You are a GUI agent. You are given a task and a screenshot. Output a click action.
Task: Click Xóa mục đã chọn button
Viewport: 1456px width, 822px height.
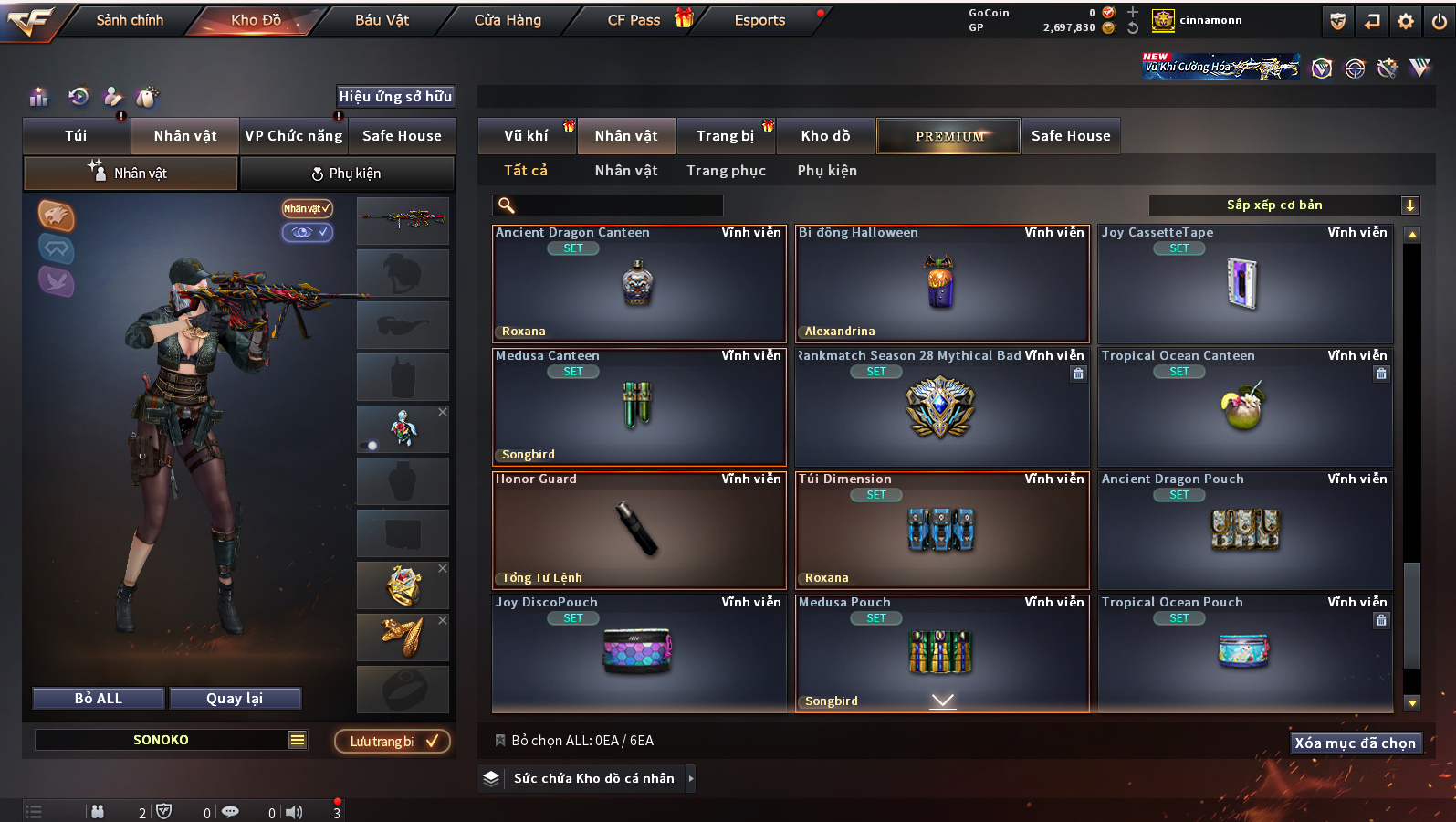tap(1355, 743)
